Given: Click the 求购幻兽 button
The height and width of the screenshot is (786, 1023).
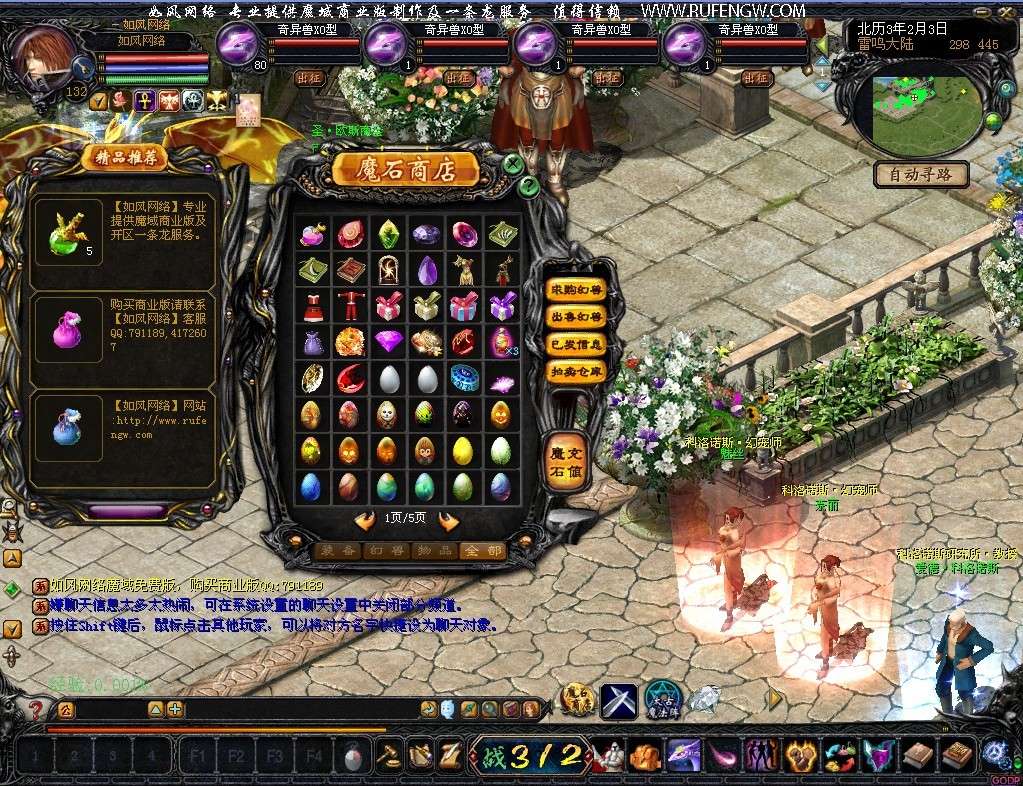Looking at the screenshot, I should [577, 290].
